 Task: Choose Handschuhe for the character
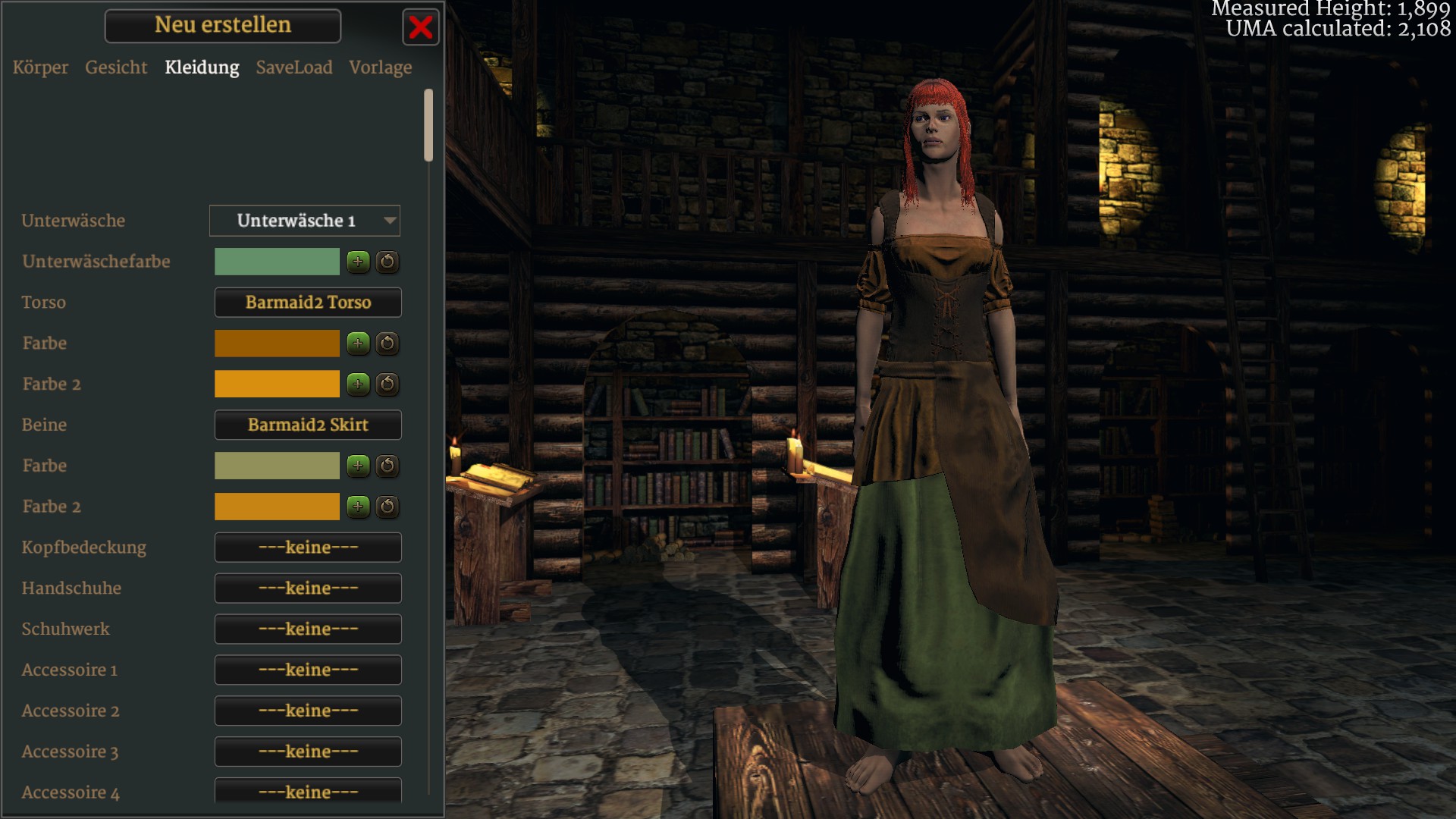[308, 588]
